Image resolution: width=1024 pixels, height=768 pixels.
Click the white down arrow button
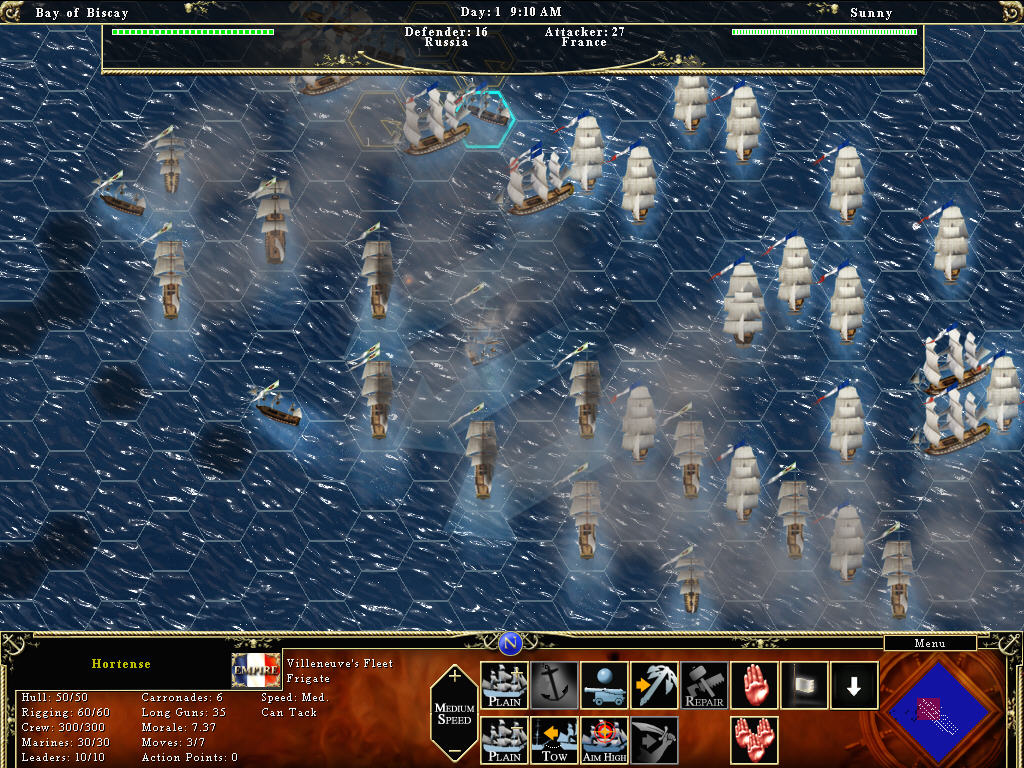coord(854,686)
